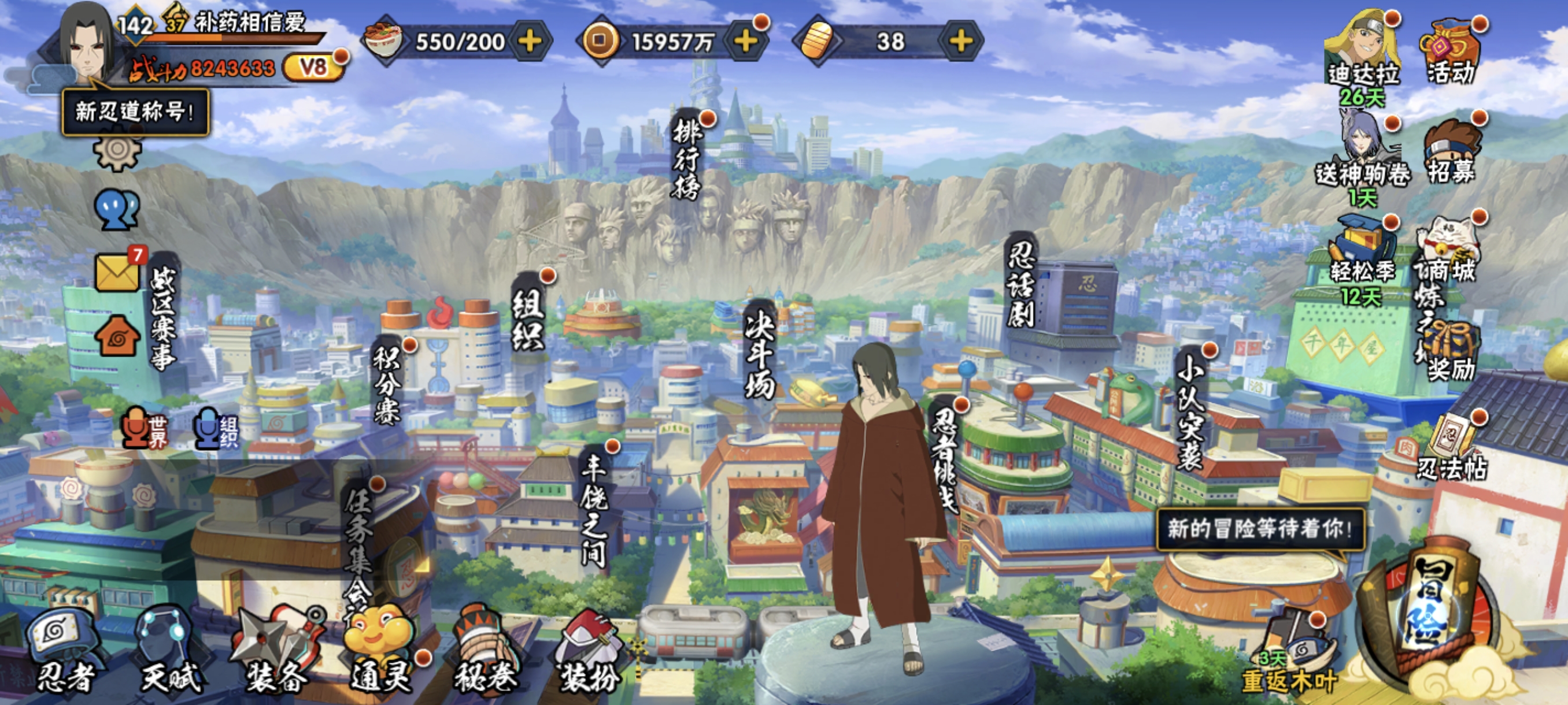Open the 招募 recruit menu
This screenshot has height=705, width=1568.
(x=1452, y=152)
